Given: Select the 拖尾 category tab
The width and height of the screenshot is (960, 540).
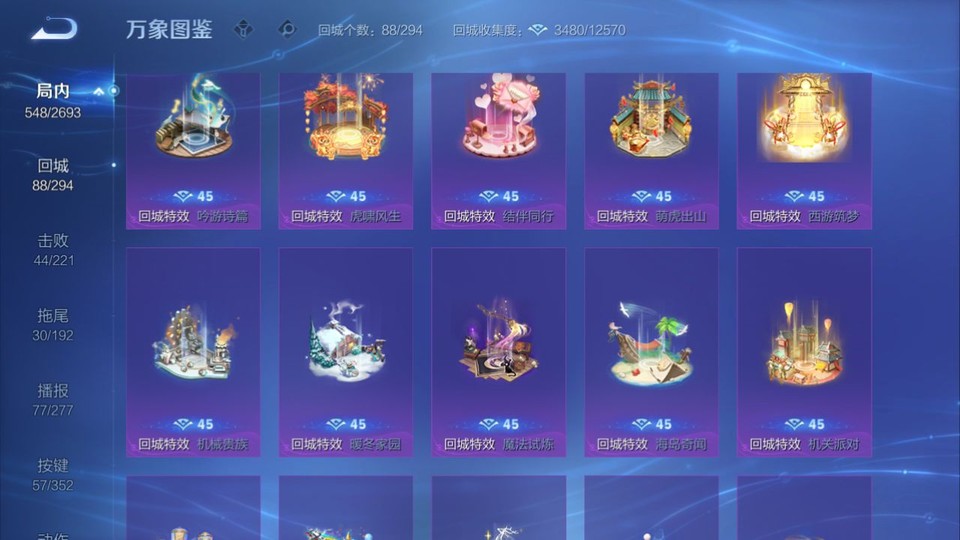Looking at the screenshot, I should [53, 324].
